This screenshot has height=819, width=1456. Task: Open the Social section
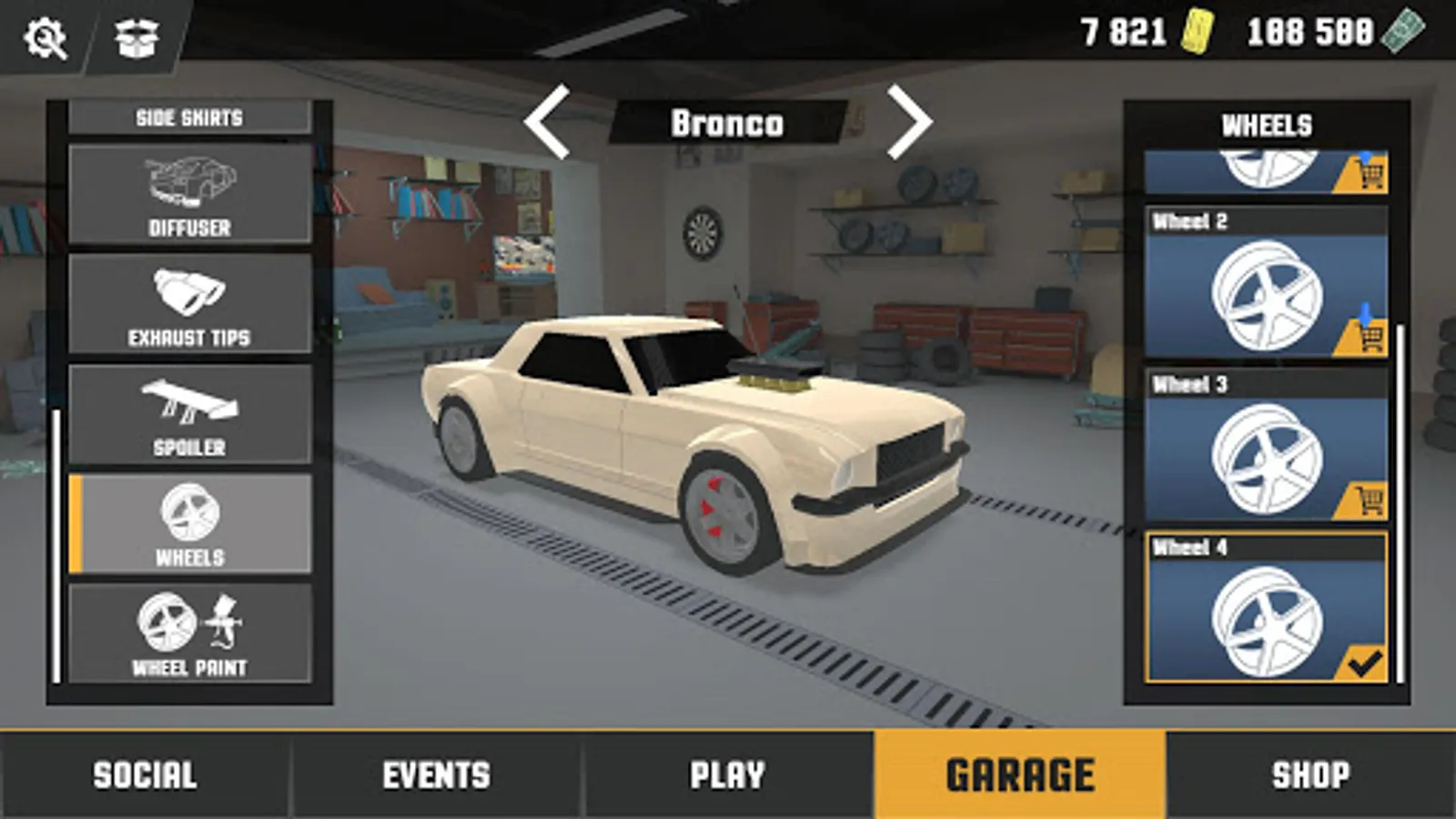[x=143, y=774]
